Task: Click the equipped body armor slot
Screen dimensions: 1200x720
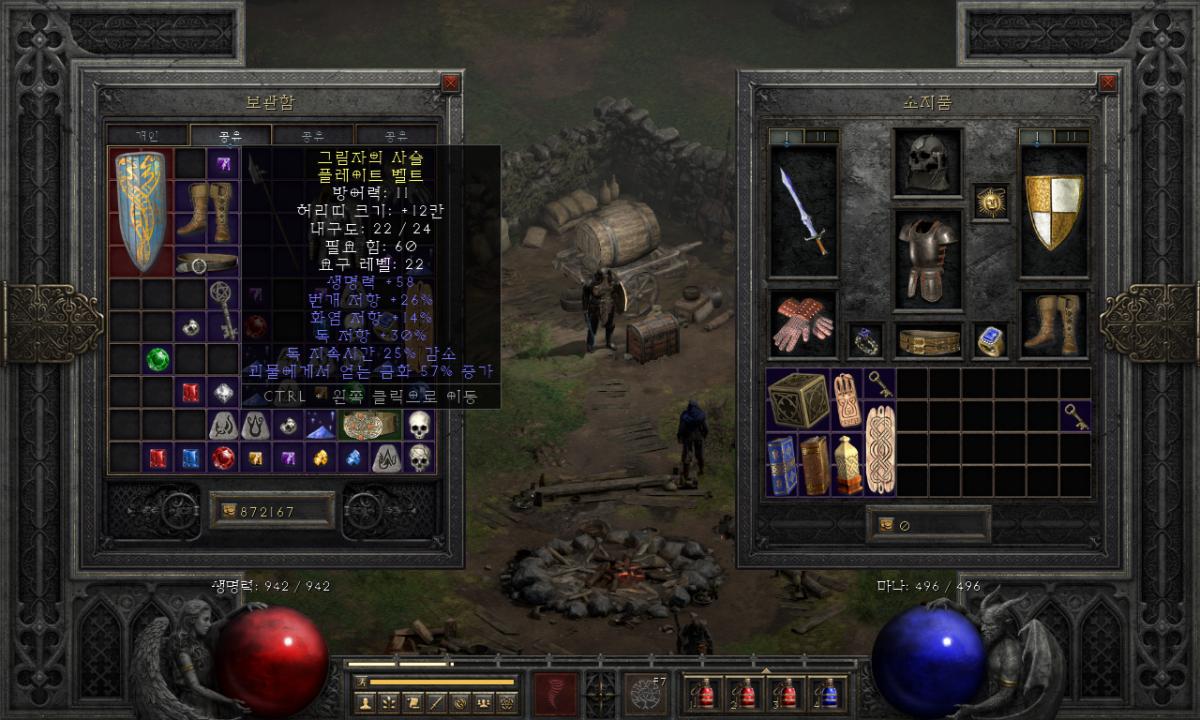Action: tap(927, 259)
